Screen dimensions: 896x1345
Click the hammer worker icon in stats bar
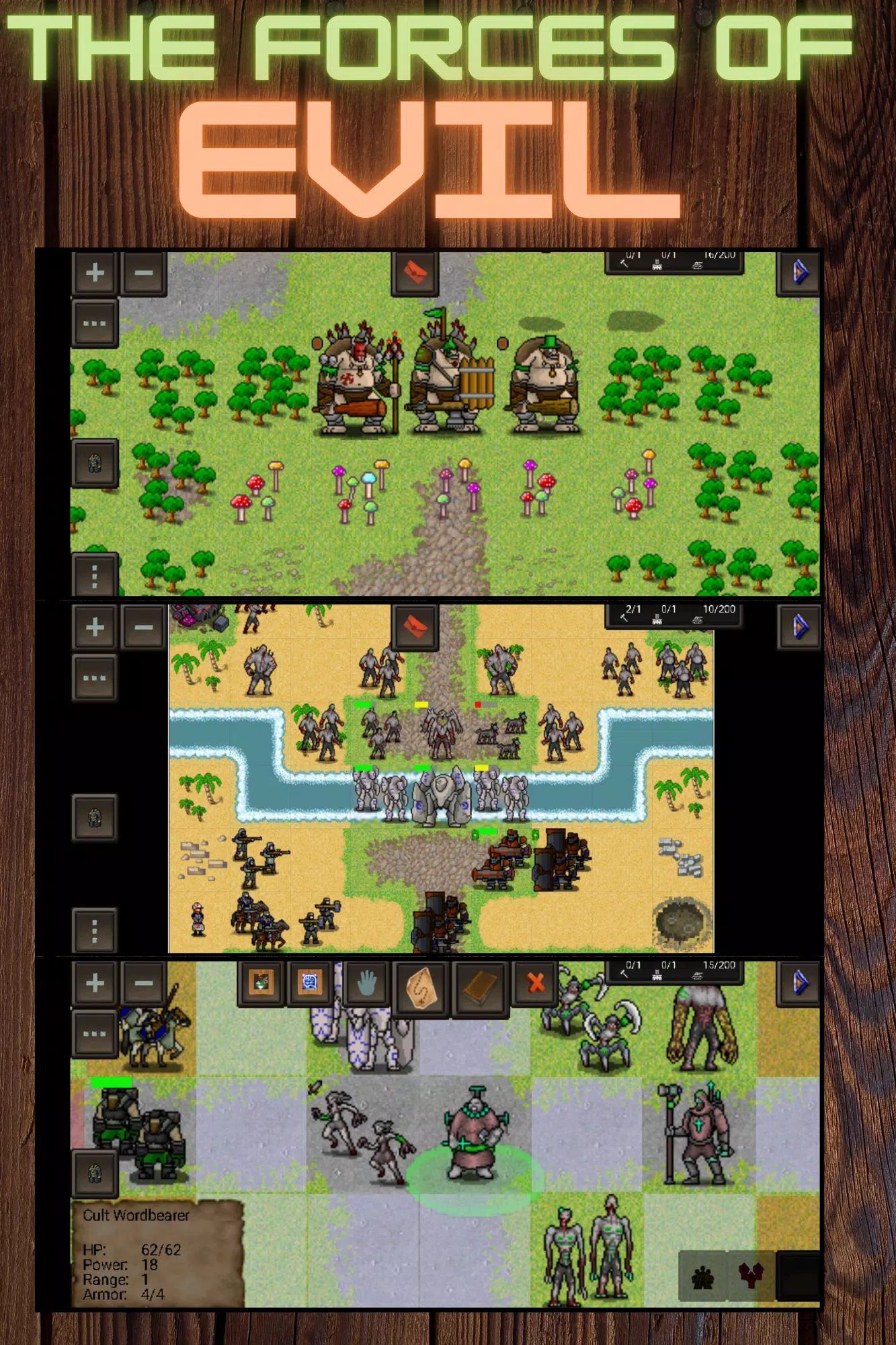(624, 264)
